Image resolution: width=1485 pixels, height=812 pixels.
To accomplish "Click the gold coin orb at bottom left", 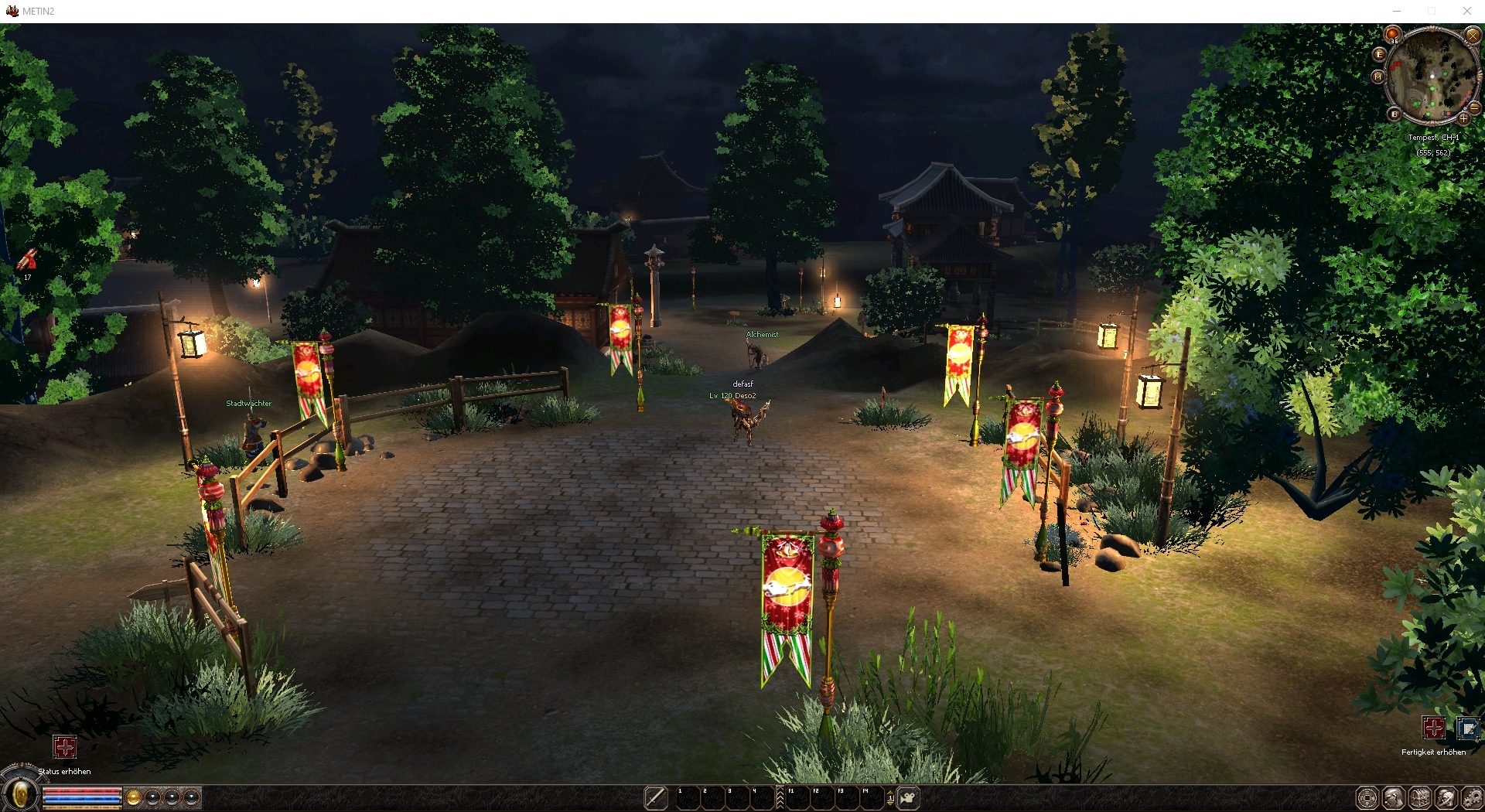I will (x=133, y=797).
